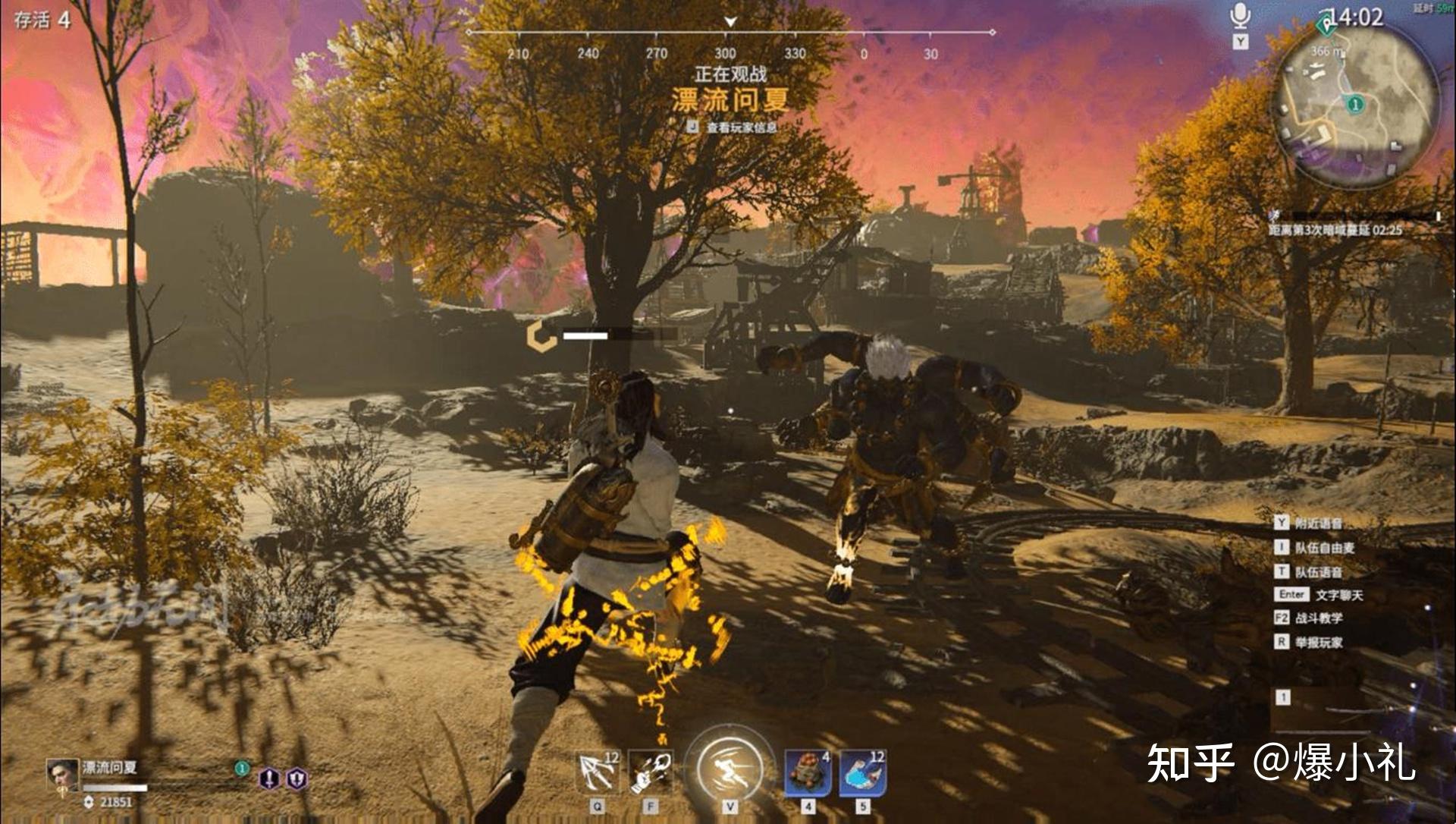Click the compass heading bar
Screen dimensions: 1456x824
(730, 33)
